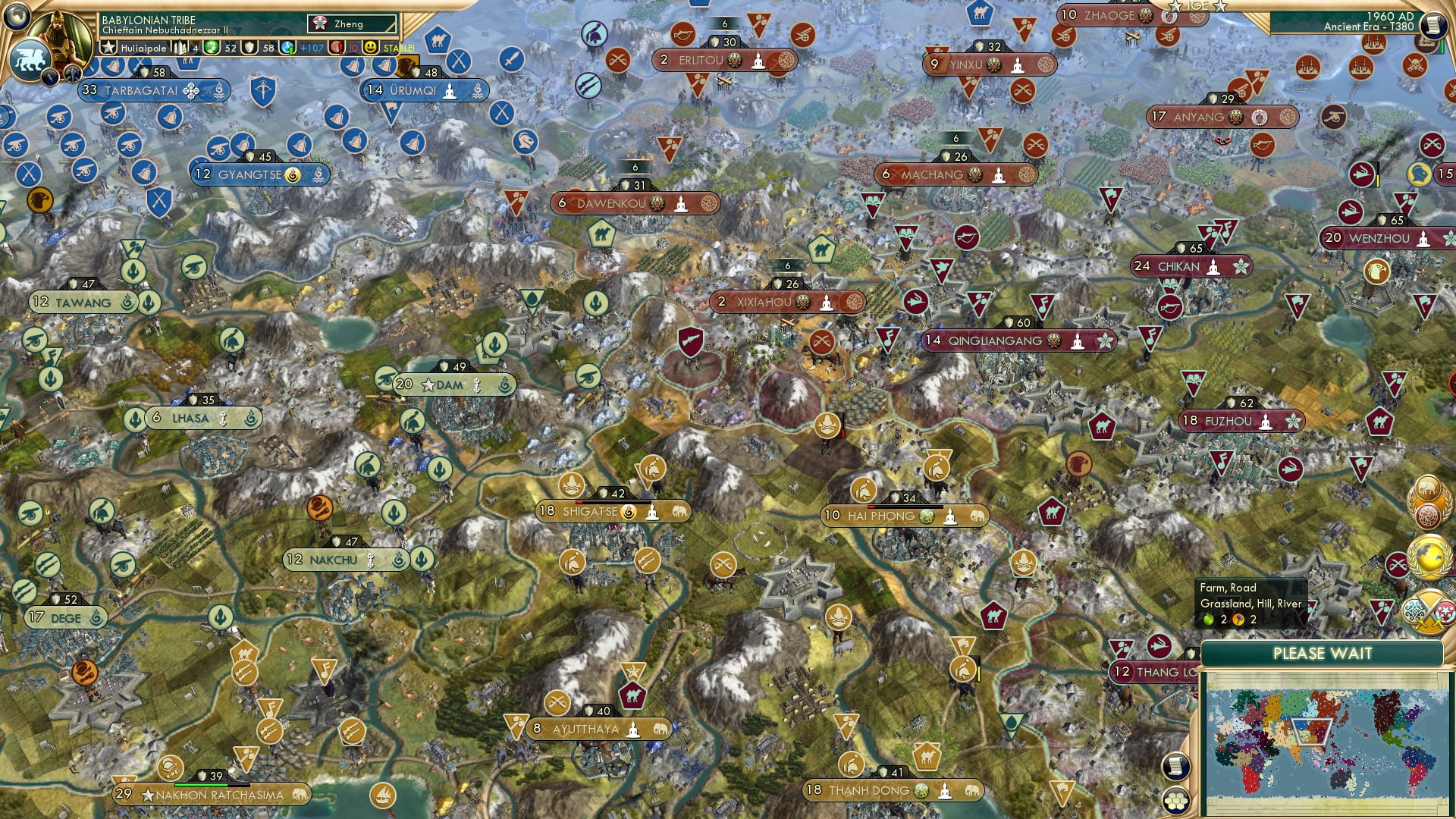Click the Babylonian winged lion emblem
Screen dimensions: 1456x819
(29, 59)
